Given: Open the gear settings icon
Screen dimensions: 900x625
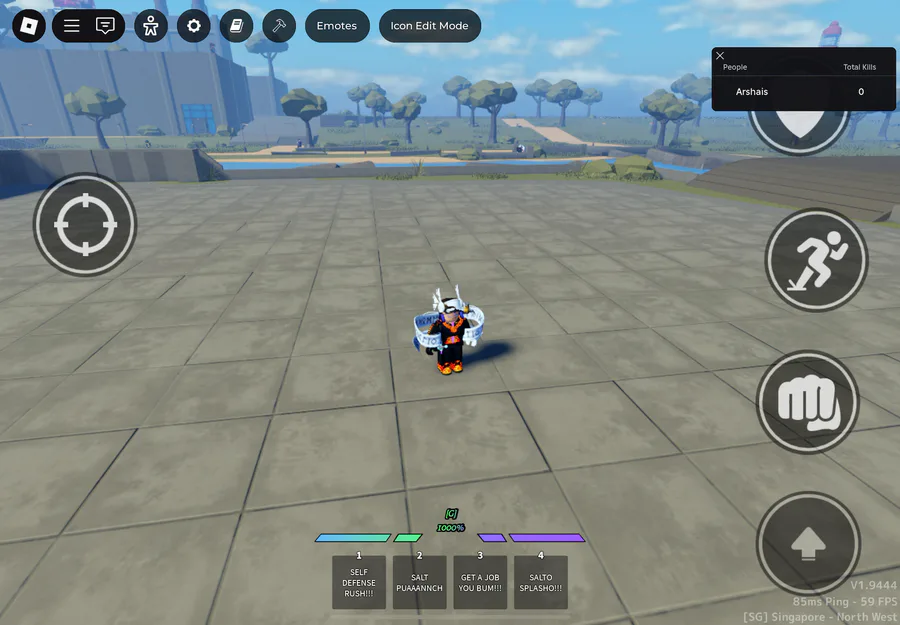Looking at the screenshot, I should (194, 26).
